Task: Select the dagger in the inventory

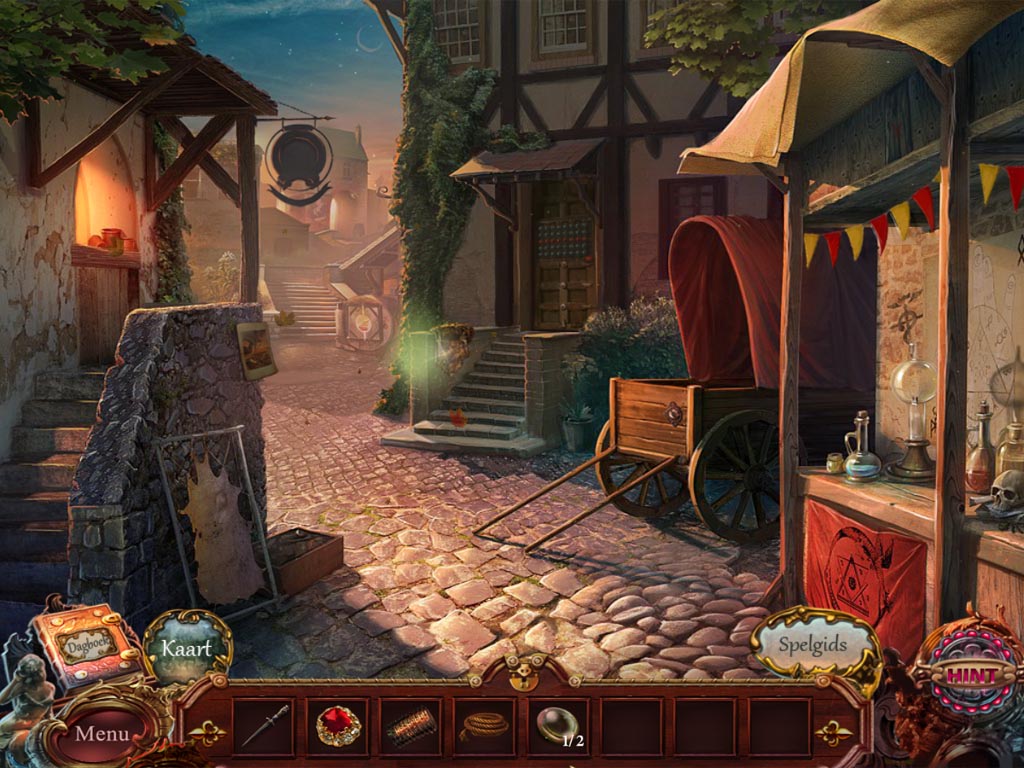Action: [x=264, y=725]
